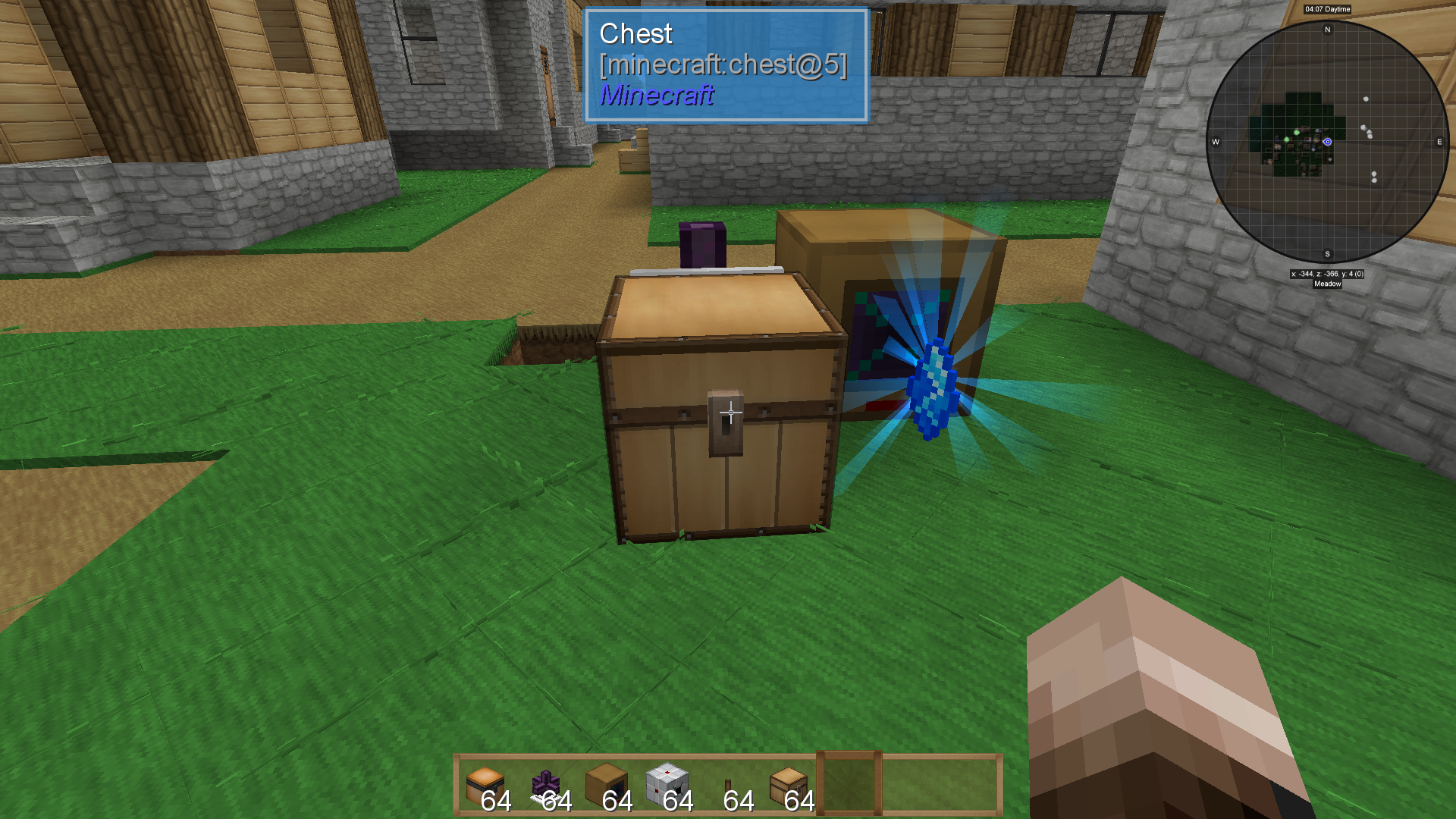Click the coordinates readout below the minimap

click(1327, 275)
